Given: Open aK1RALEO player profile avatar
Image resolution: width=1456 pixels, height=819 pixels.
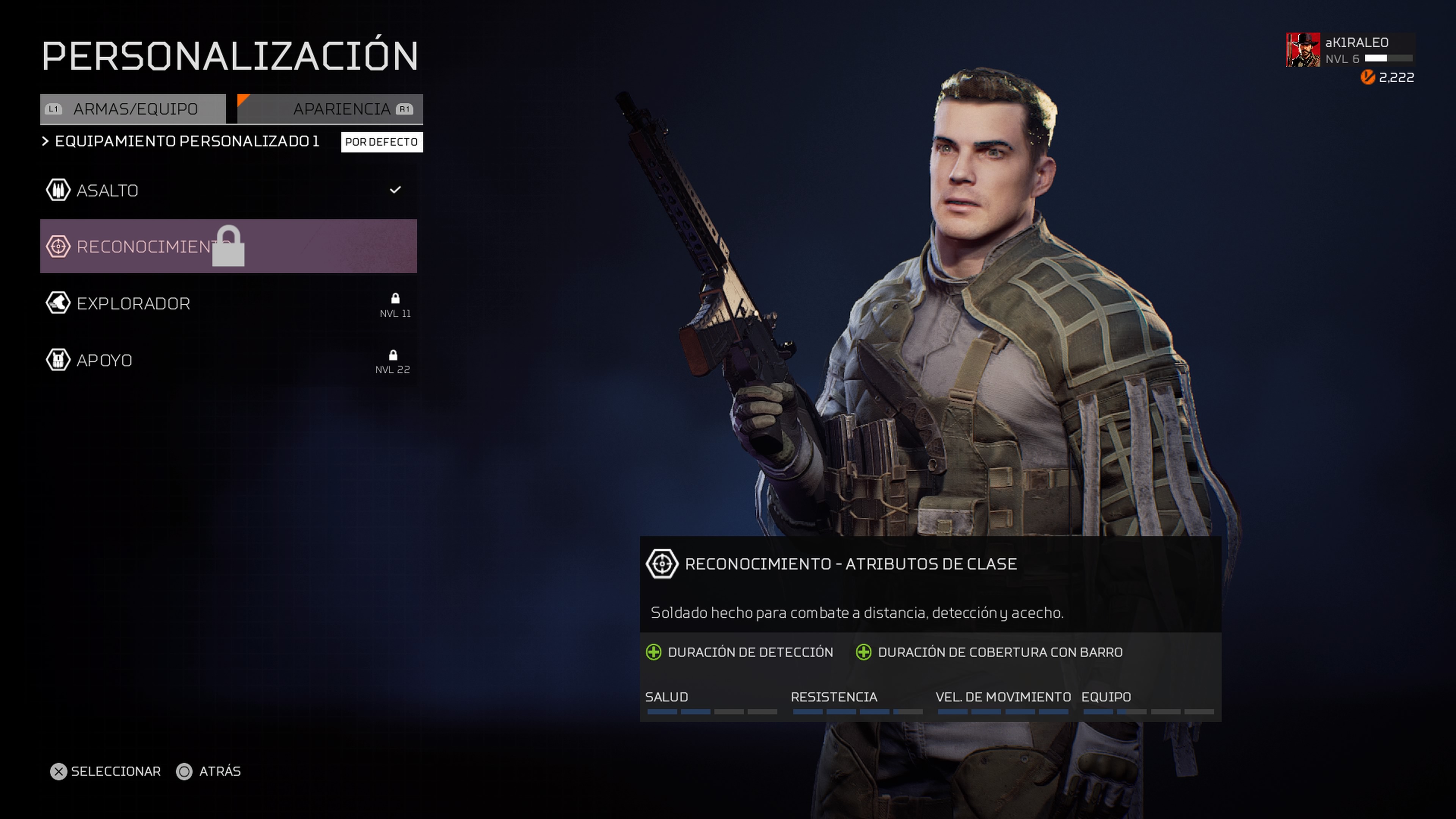Looking at the screenshot, I should pos(1303,50).
